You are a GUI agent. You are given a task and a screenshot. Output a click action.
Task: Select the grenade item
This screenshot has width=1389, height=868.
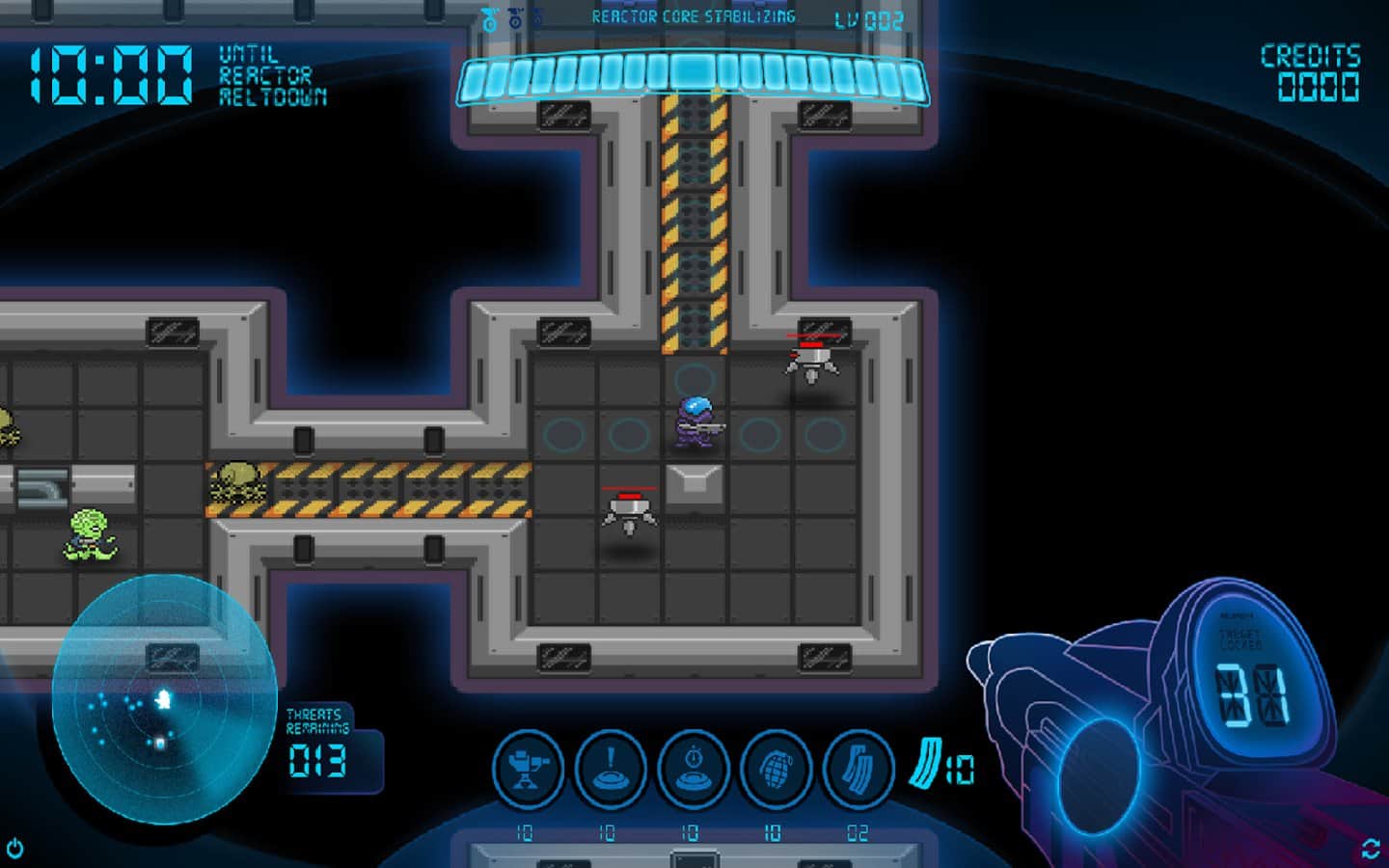(776, 769)
